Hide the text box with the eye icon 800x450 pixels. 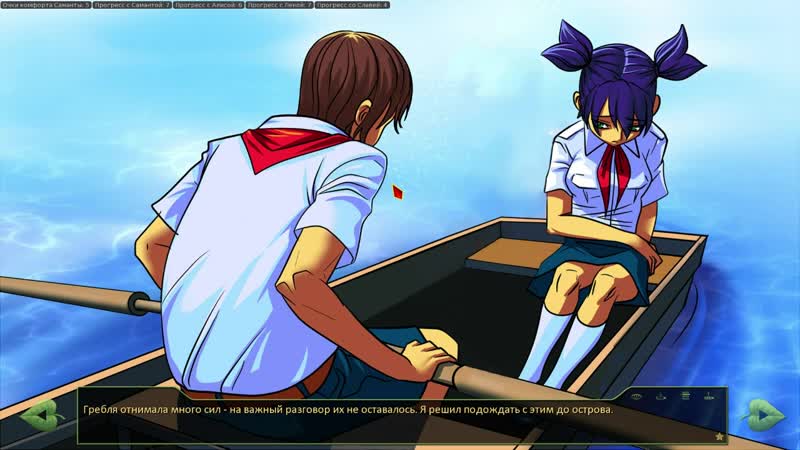coord(636,397)
